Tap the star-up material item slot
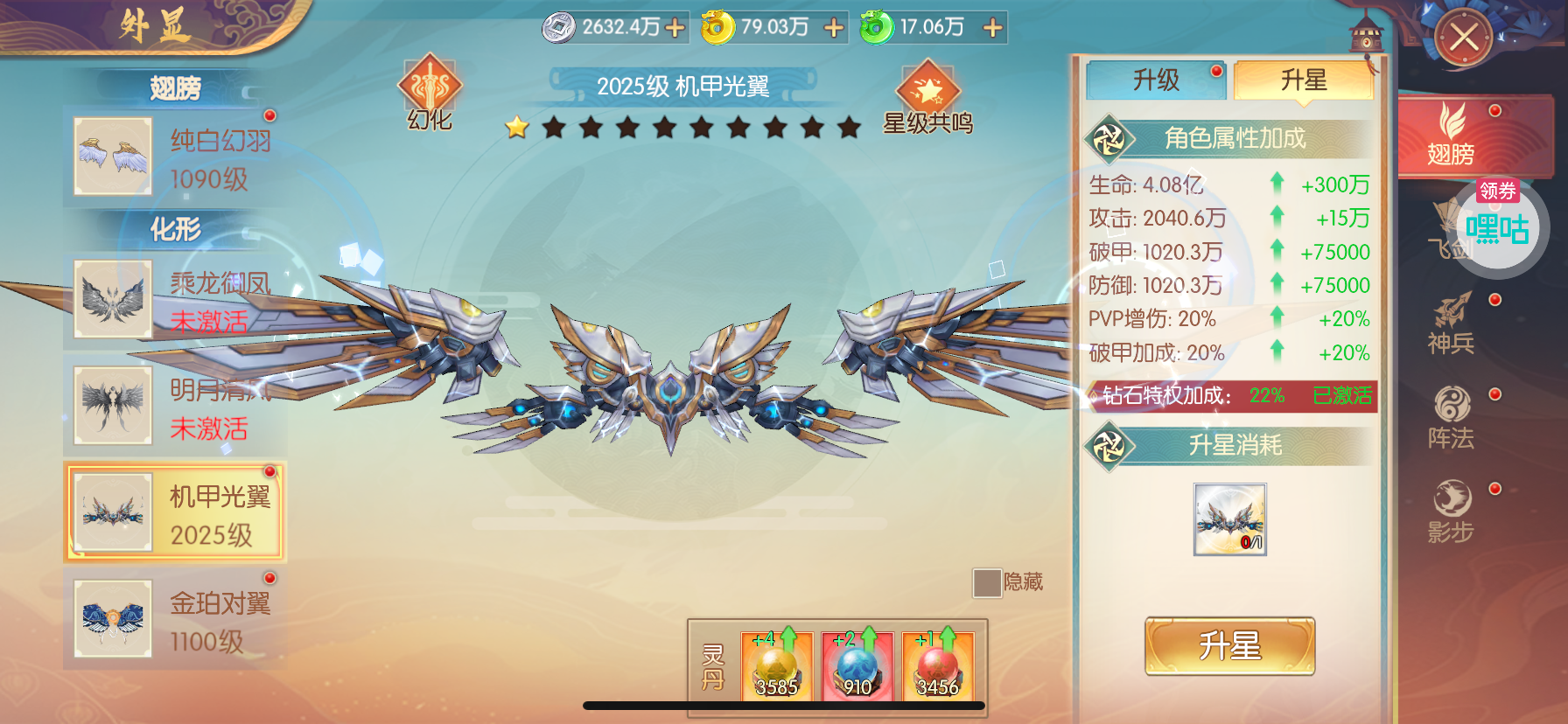 [x=1229, y=519]
